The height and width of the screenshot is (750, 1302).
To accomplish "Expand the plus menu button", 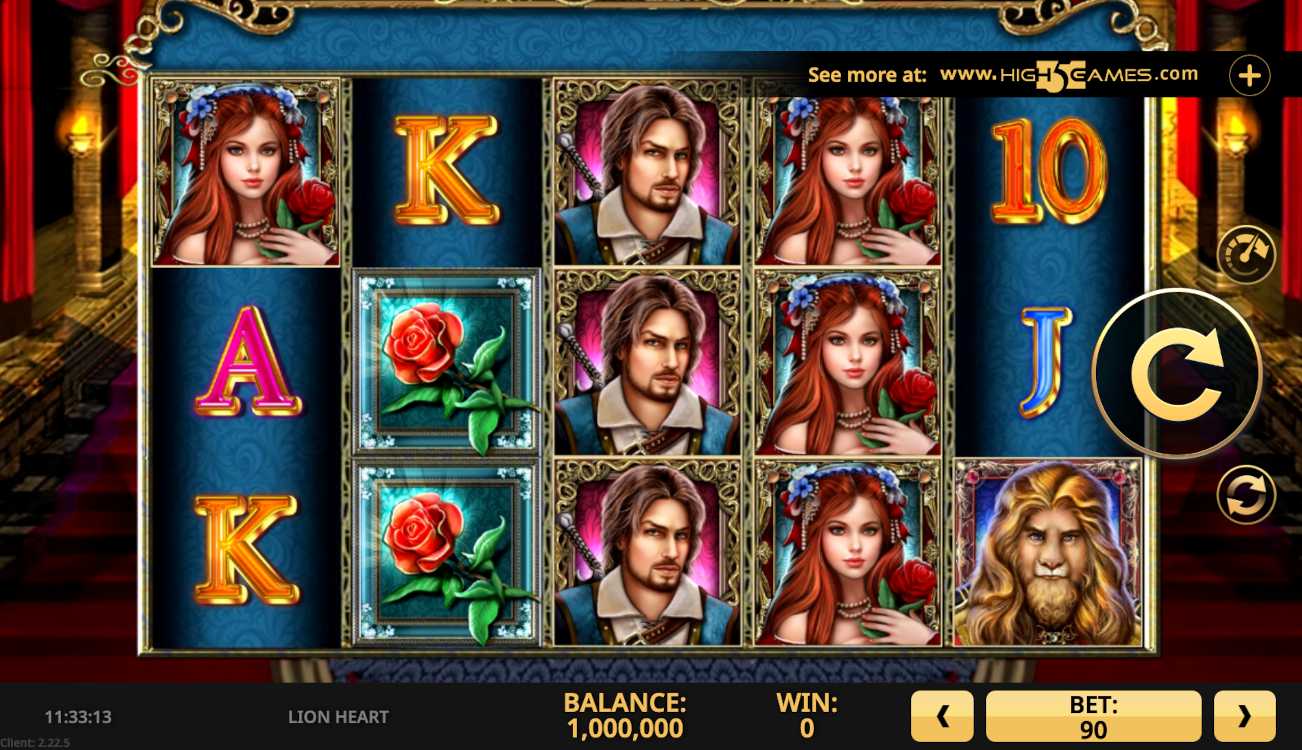I will tap(1249, 75).
